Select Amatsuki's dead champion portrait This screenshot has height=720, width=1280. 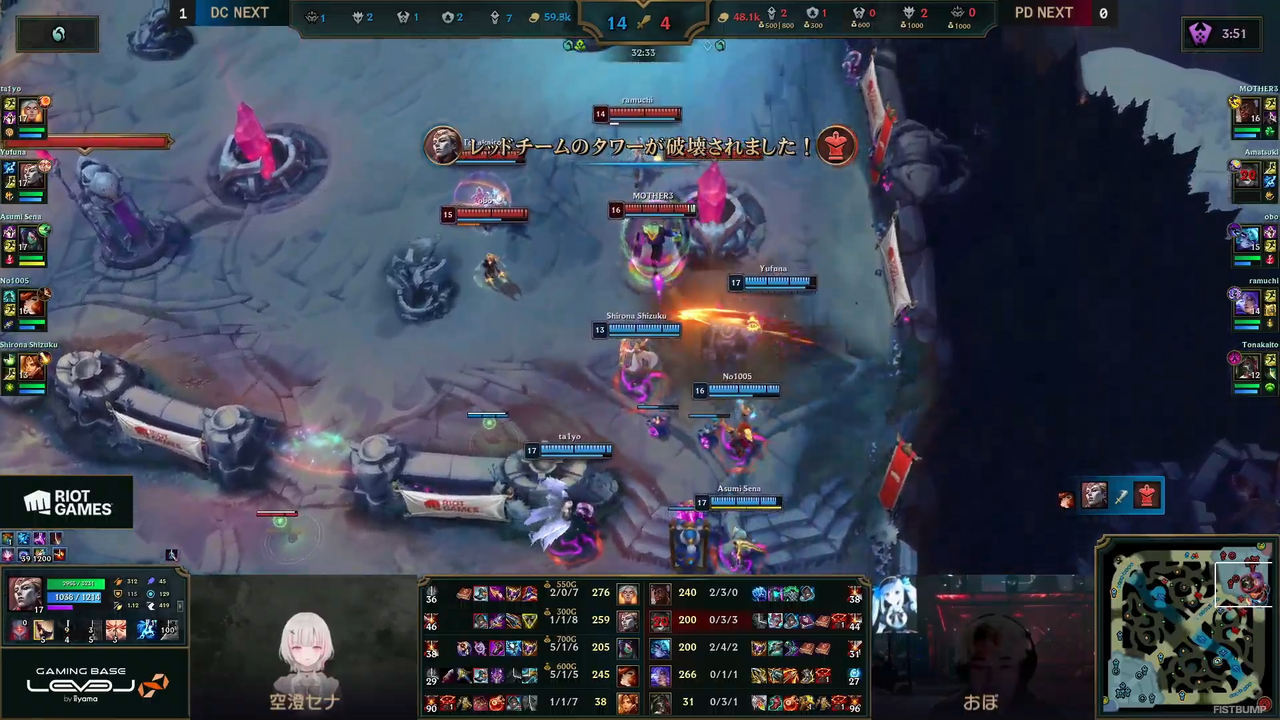pos(1247,176)
